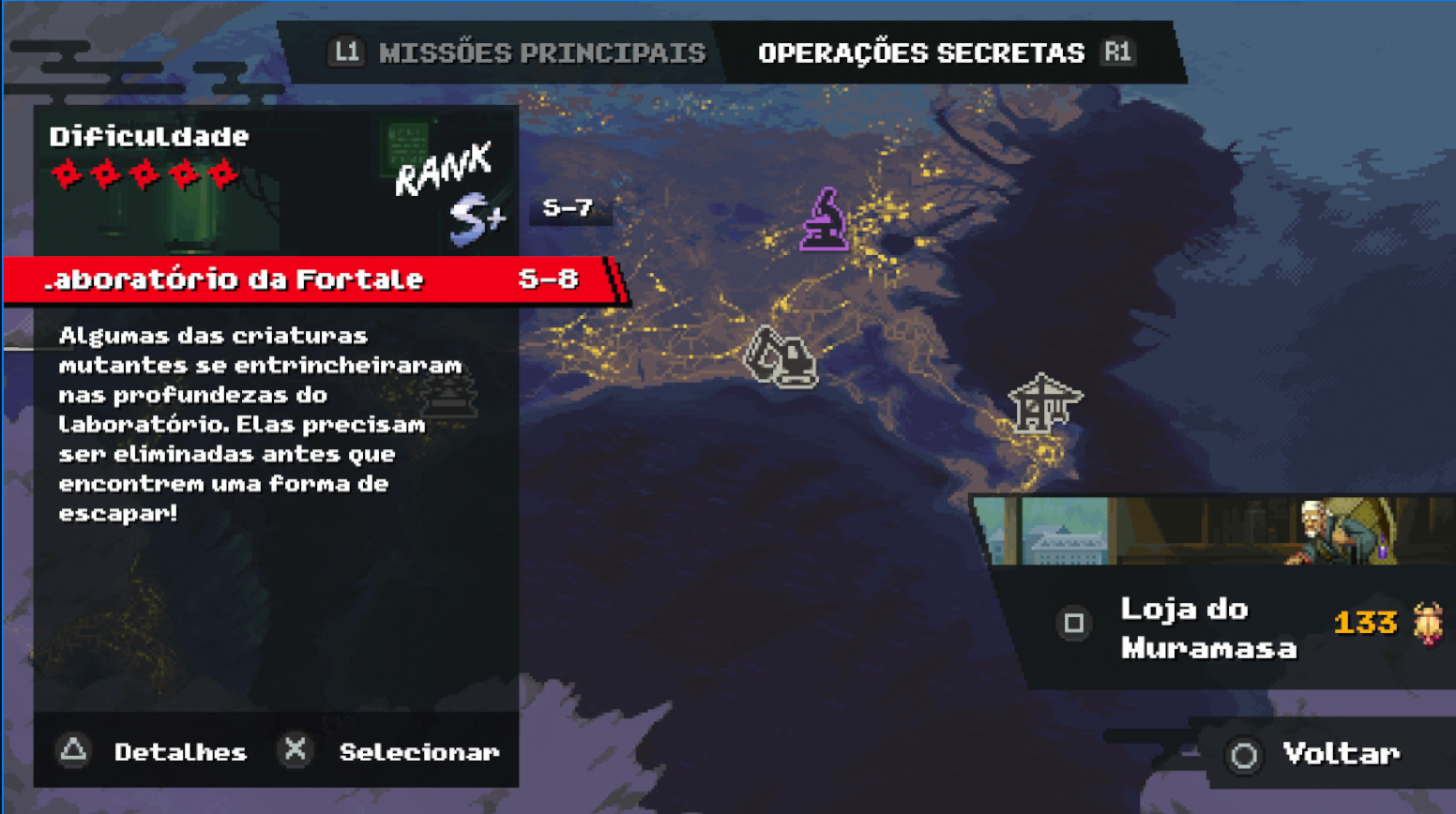Click the purple microscope map marker

(x=824, y=220)
